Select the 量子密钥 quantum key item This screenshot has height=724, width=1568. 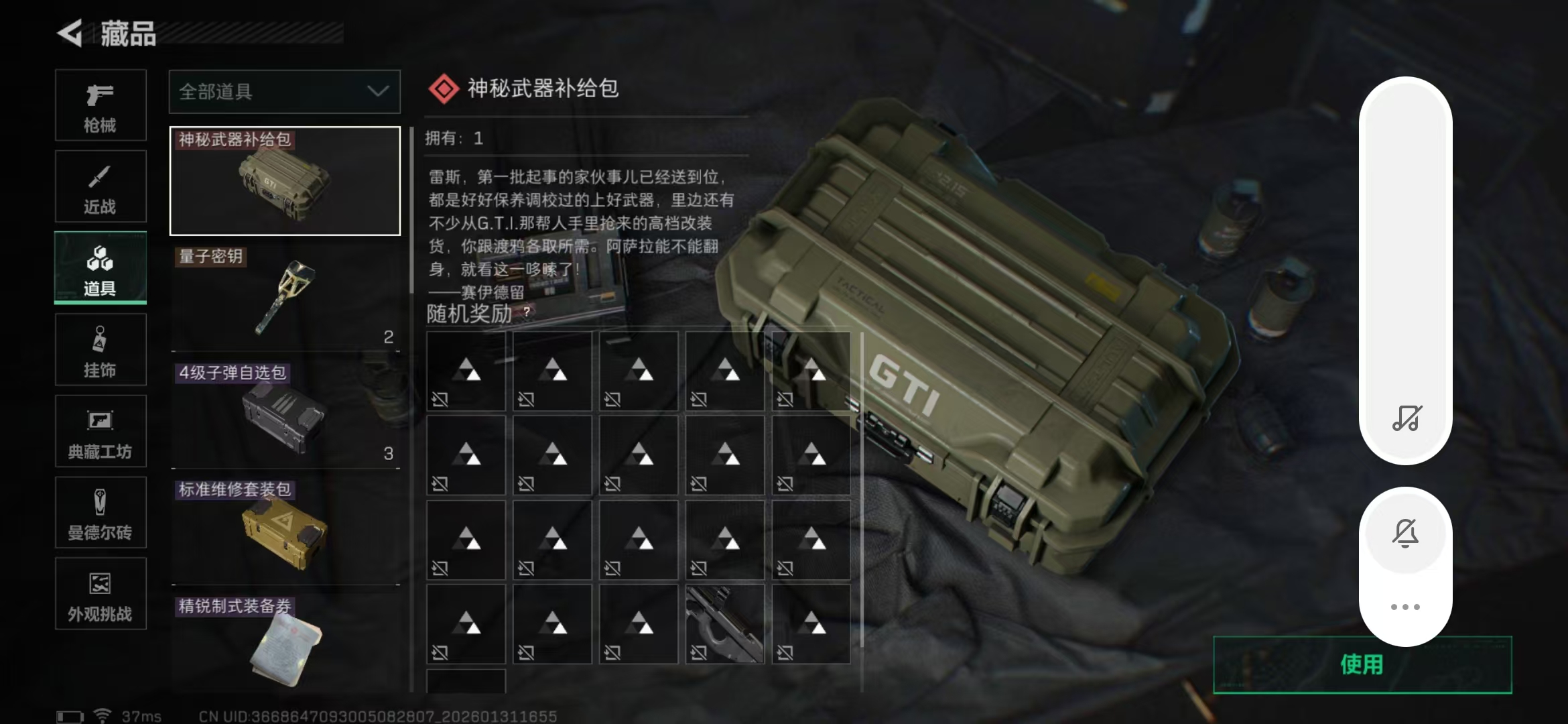tap(284, 298)
